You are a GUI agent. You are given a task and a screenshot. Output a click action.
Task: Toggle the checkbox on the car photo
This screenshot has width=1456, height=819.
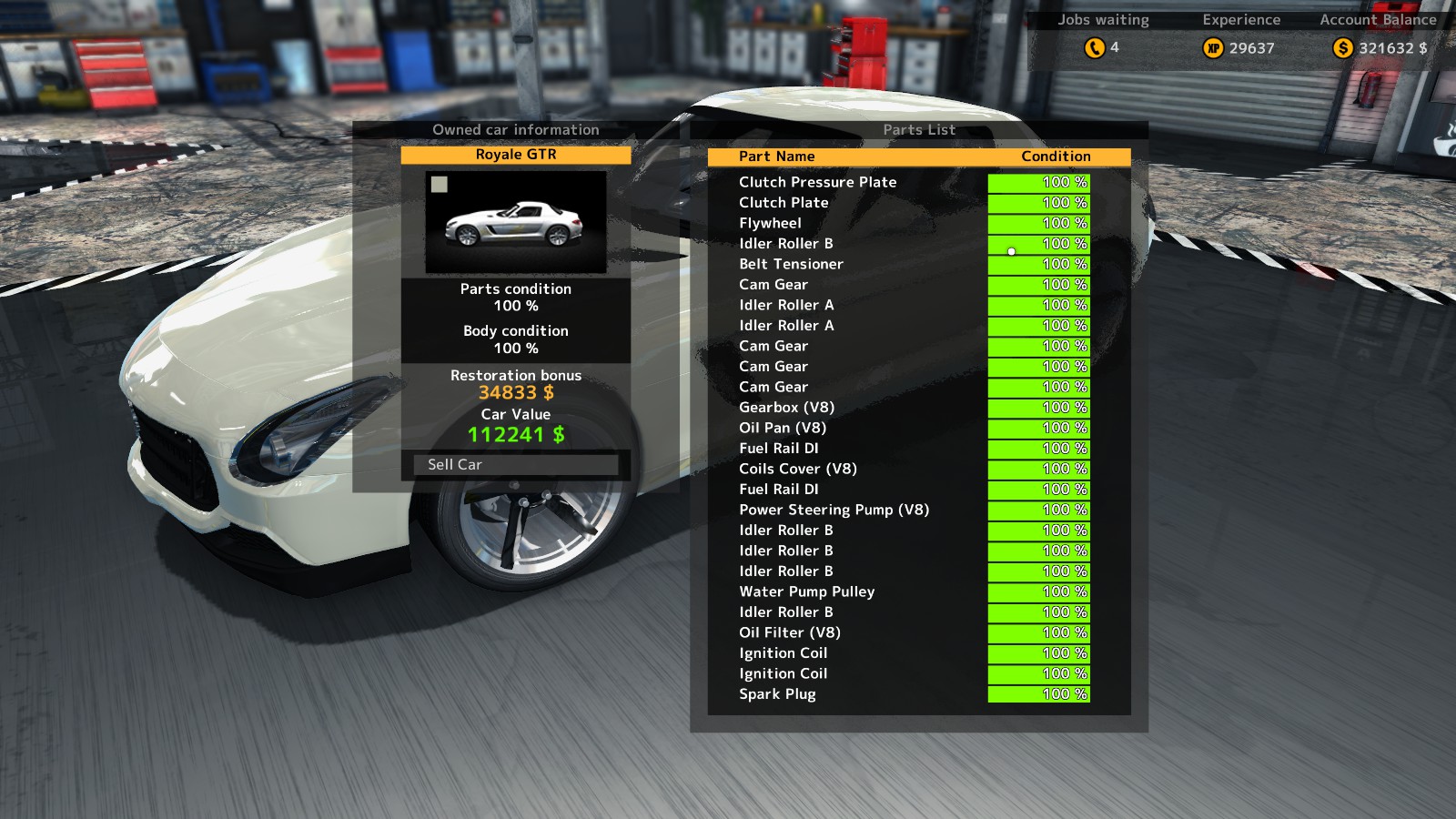[x=440, y=185]
